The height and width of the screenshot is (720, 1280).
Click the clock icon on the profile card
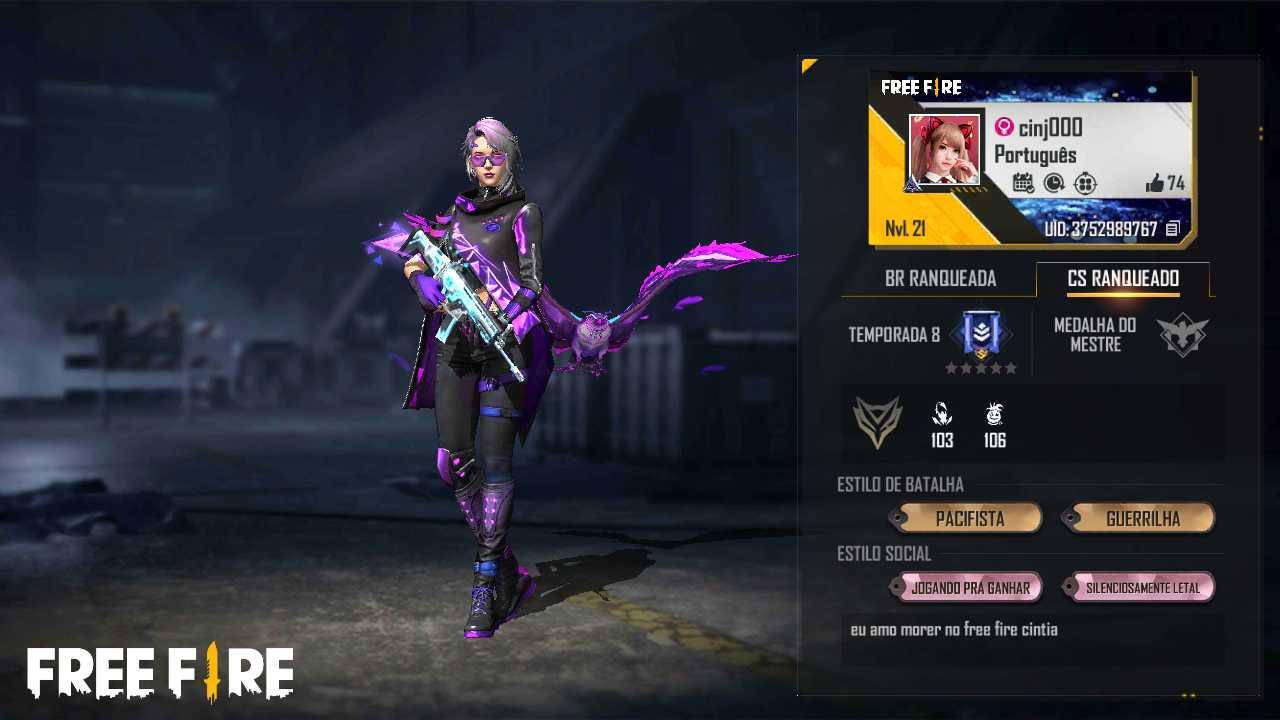[1054, 183]
